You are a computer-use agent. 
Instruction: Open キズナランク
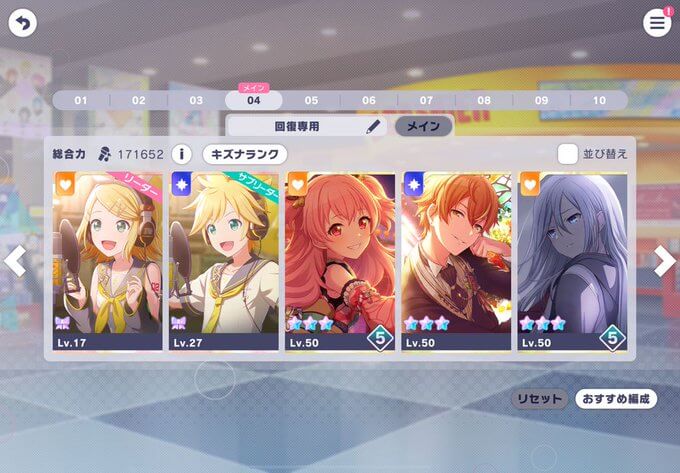[245, 154]
